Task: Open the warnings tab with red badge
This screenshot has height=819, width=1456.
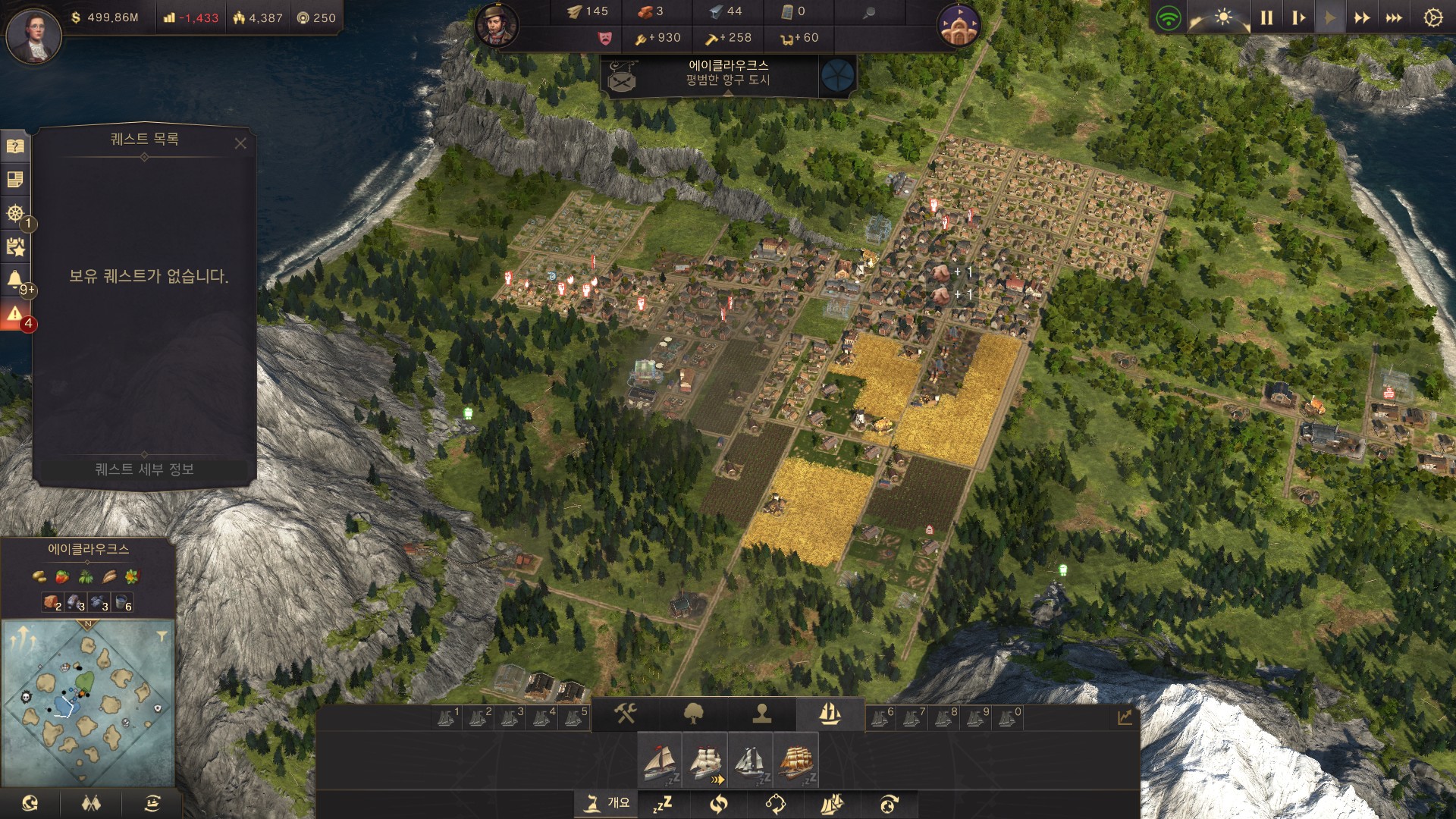Action: tap(15, 314)
